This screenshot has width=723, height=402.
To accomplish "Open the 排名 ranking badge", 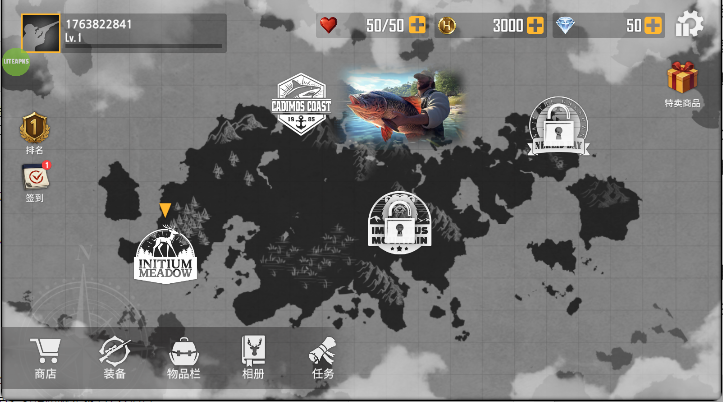I will [35, 132].
